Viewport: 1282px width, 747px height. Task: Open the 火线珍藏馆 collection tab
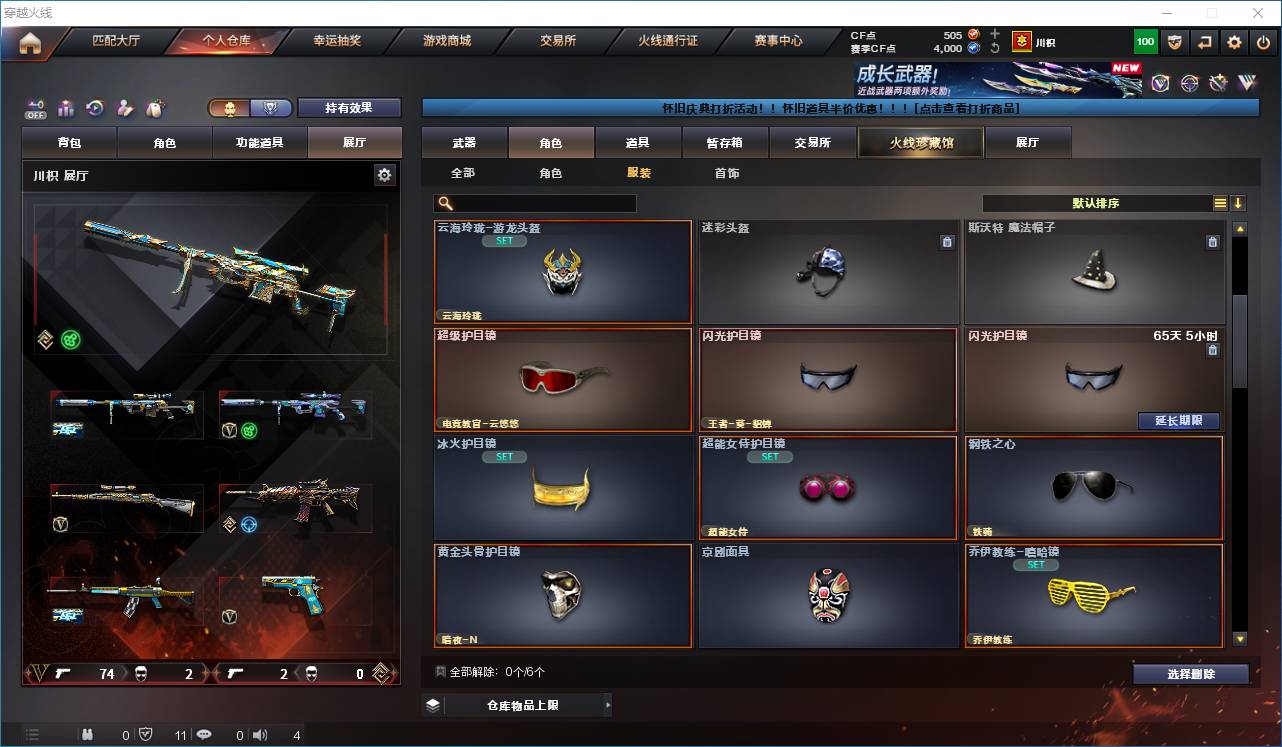[921, 143]
